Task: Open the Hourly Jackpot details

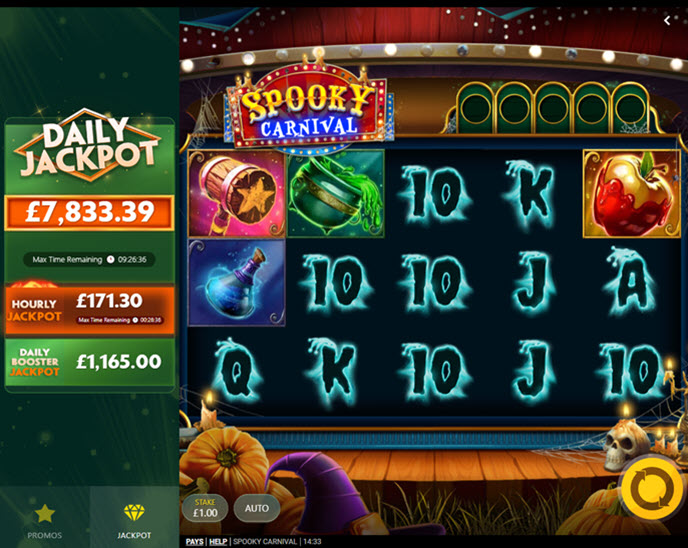Action: (90, 309)
